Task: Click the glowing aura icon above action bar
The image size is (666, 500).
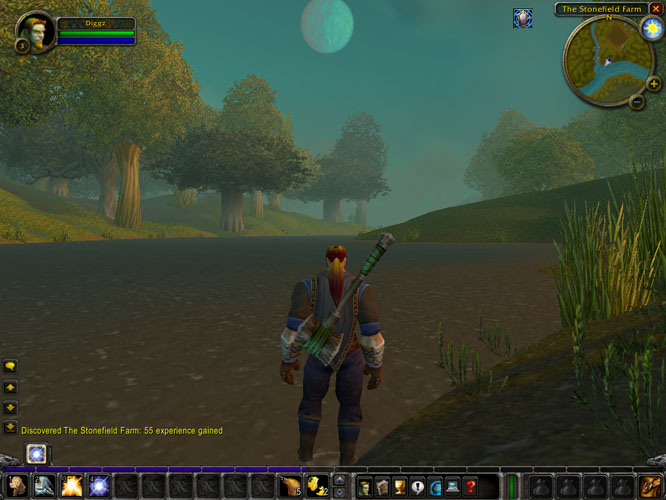Action: (38, 454)
